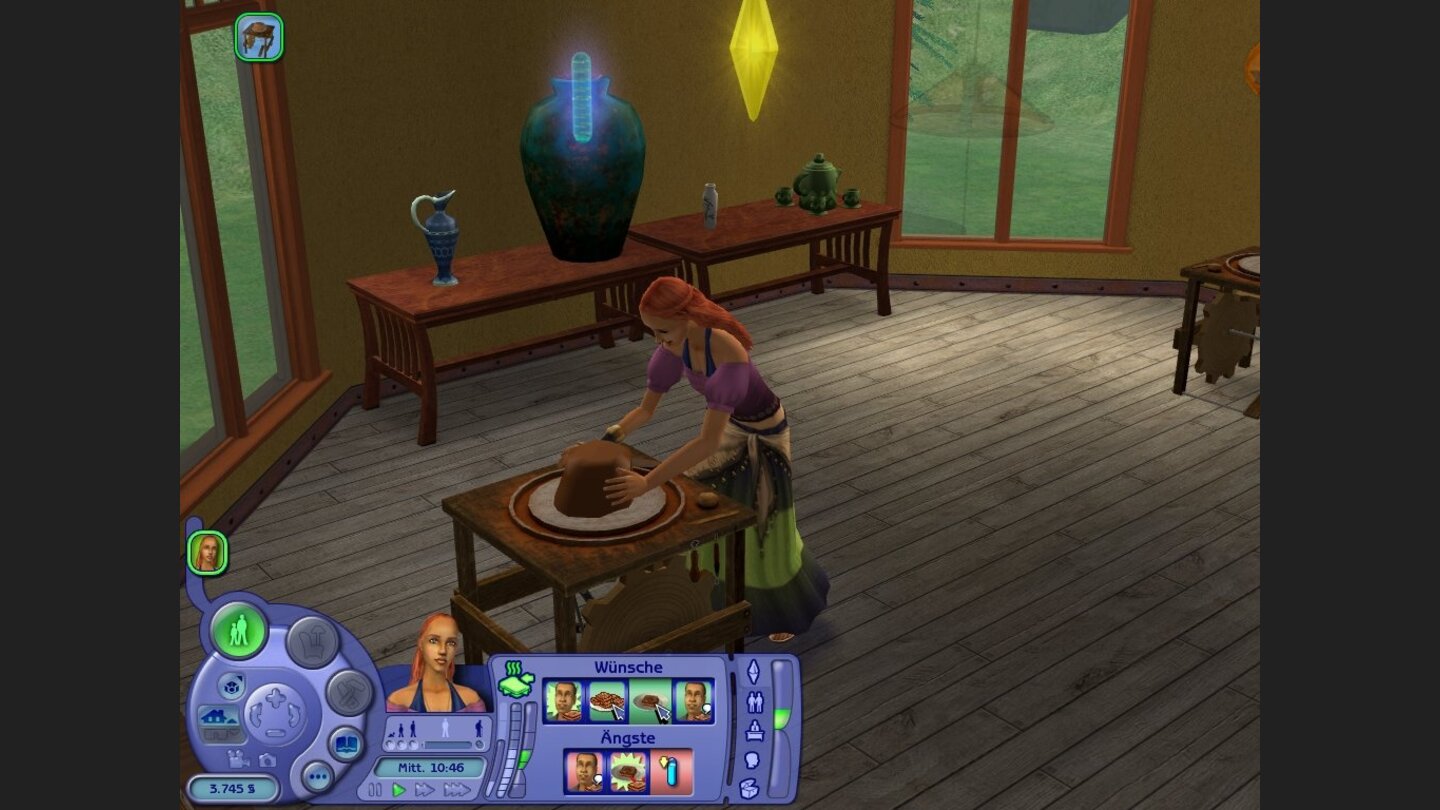This screenshot has height=810, width=1440.
Task: Select Live Mode with the green family button
Action: click(238, 632)
